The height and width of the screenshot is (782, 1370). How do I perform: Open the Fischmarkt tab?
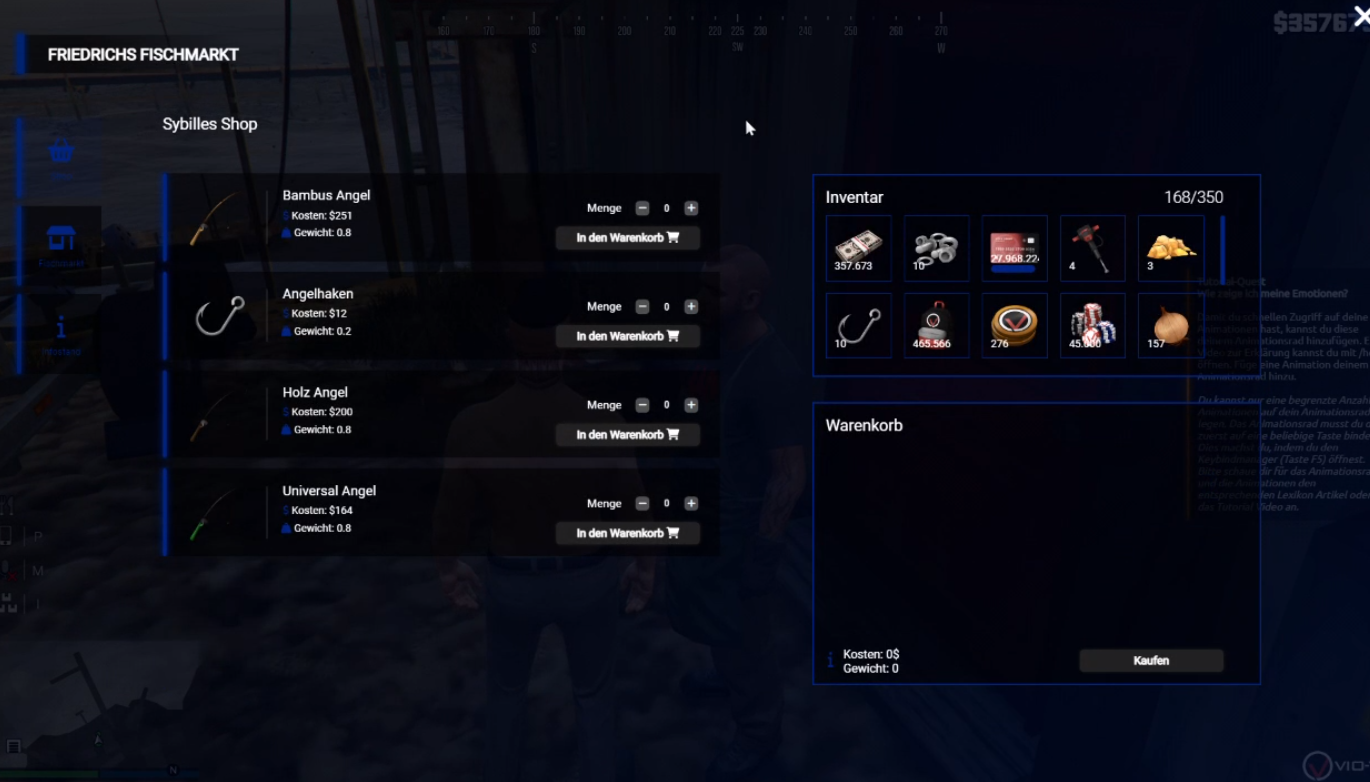tap(61, 244)
